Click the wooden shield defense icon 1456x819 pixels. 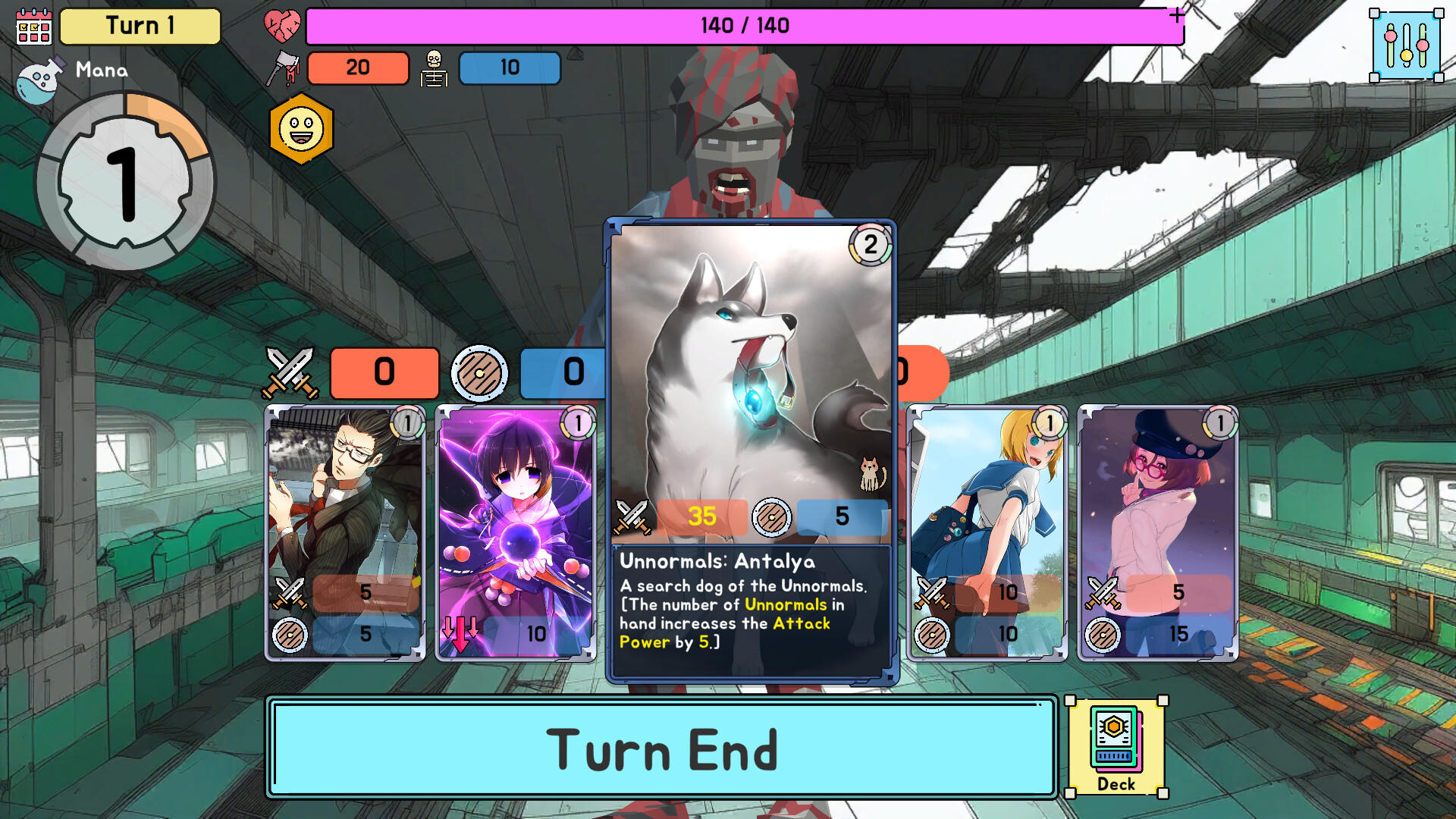481,372
